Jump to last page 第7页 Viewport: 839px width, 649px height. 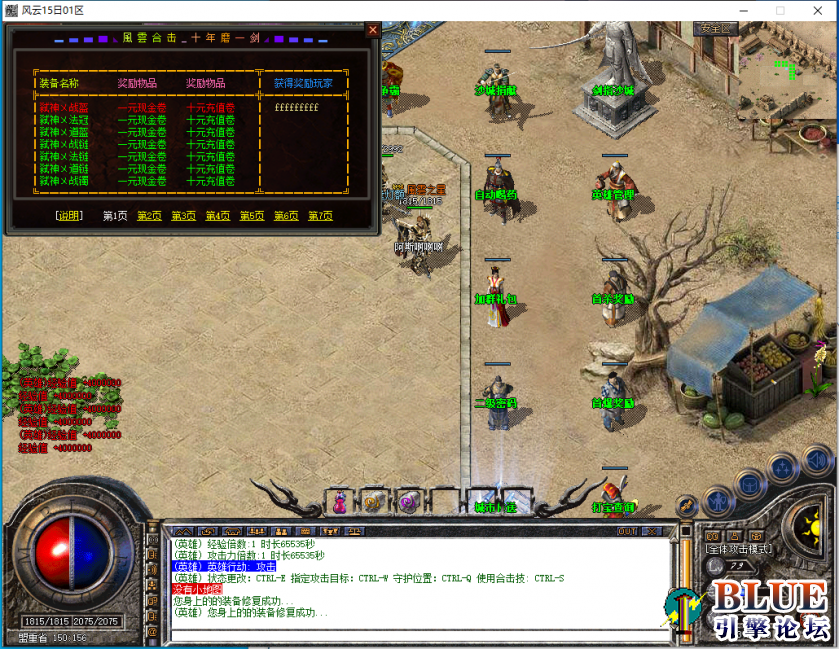click(x=320, y=216)
